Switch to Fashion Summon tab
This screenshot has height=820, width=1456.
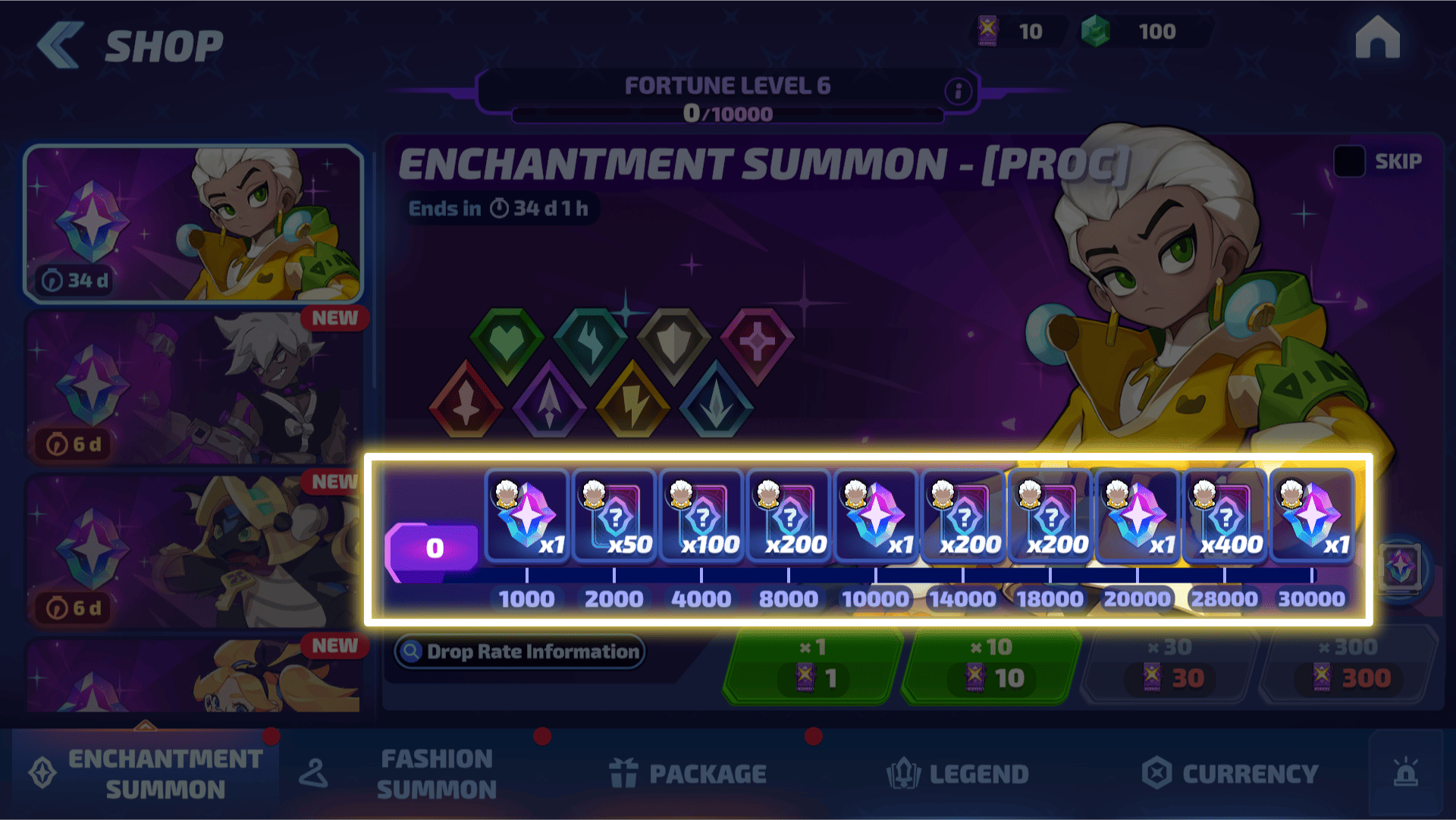tap(417, 774)
